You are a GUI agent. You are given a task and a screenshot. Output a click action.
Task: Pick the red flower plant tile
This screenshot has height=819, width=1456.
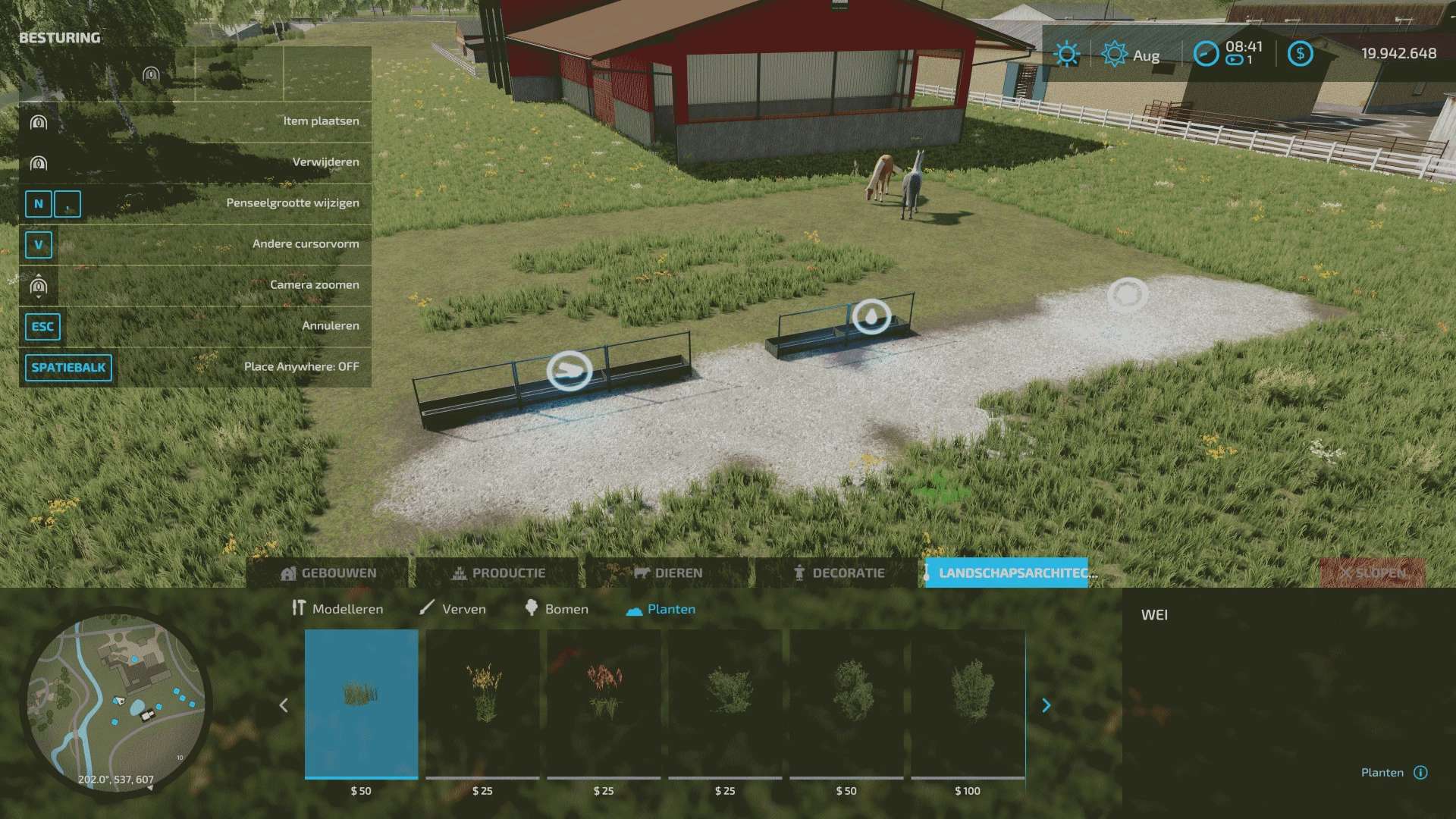point(604,703)
